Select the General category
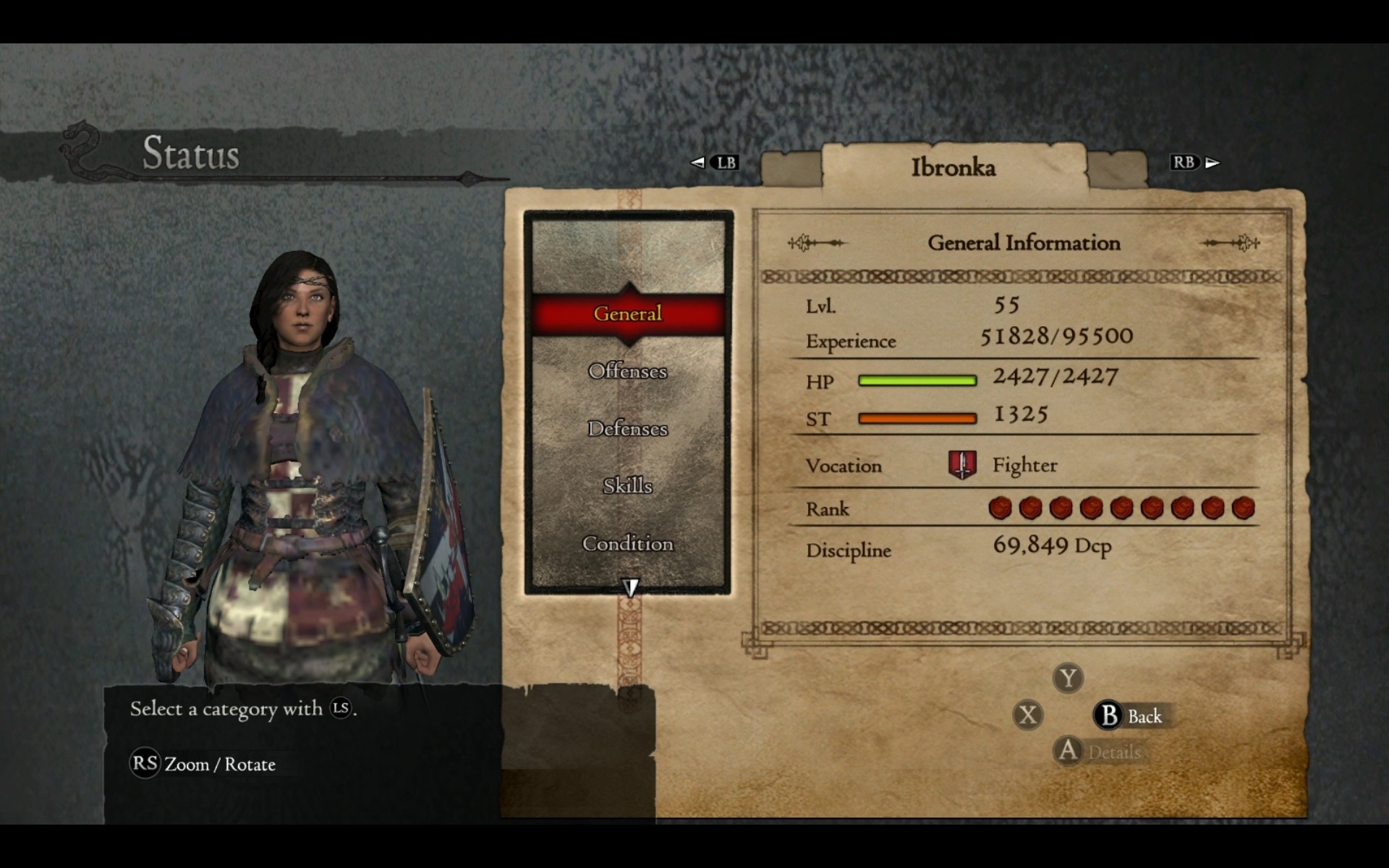 tap(627, 314)
